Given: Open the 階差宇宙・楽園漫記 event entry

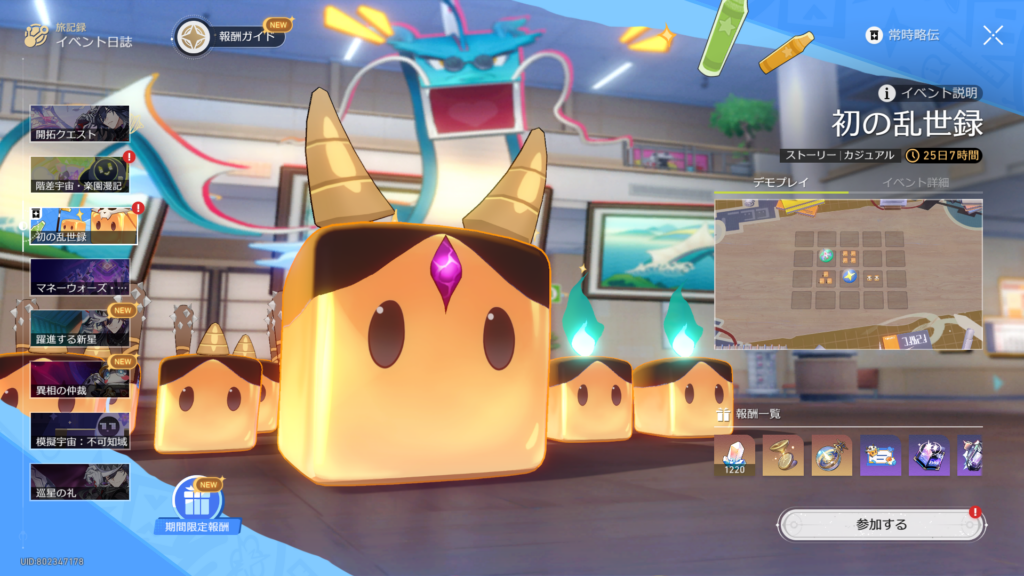Looking at the screenshot, I should [x=80, y=175].
